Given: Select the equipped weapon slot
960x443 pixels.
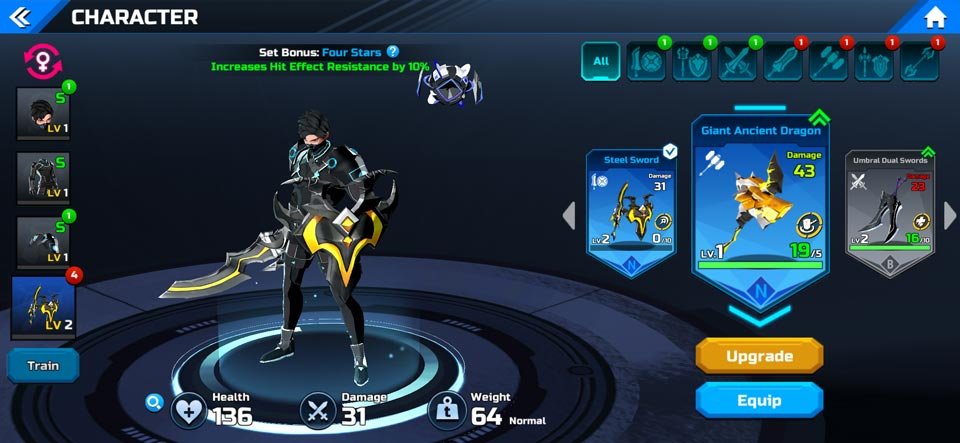Looking at the screenshot, I should [x=44, y=308].
